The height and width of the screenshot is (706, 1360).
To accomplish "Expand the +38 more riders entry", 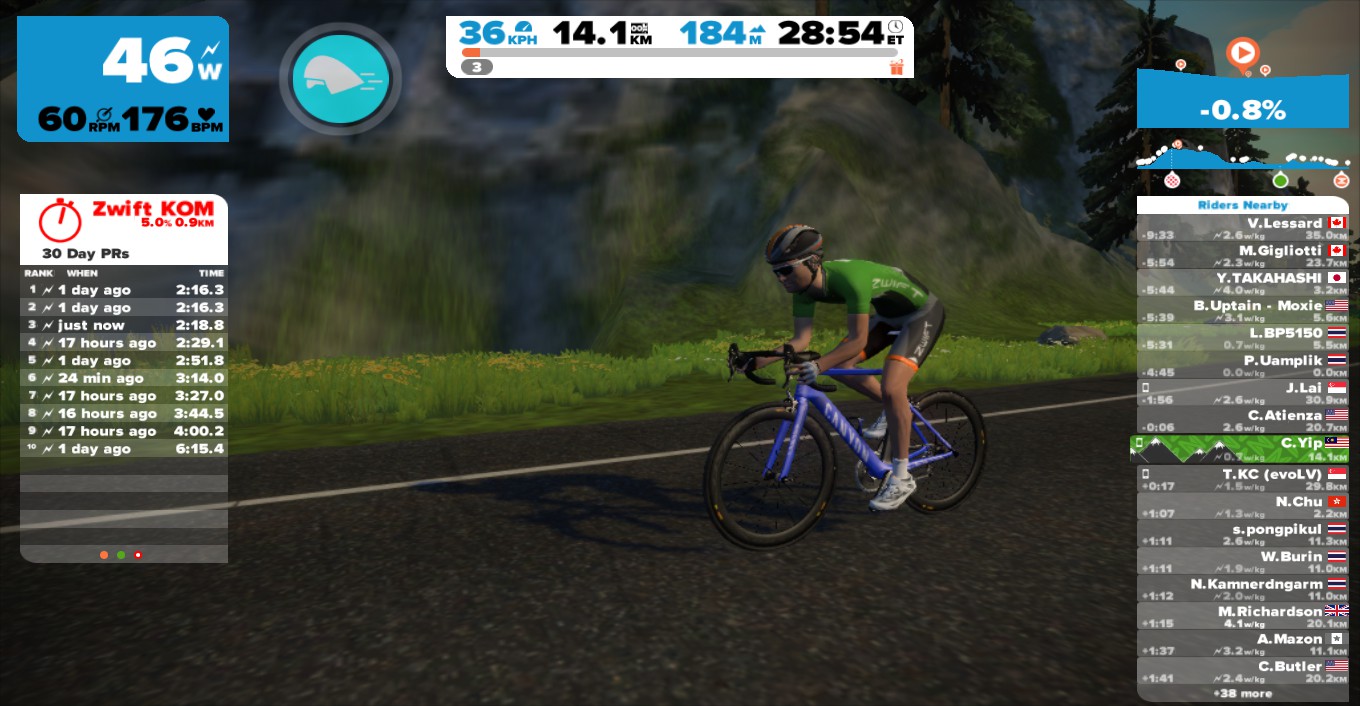I will pyautogui.click(x=1243, y=693).
